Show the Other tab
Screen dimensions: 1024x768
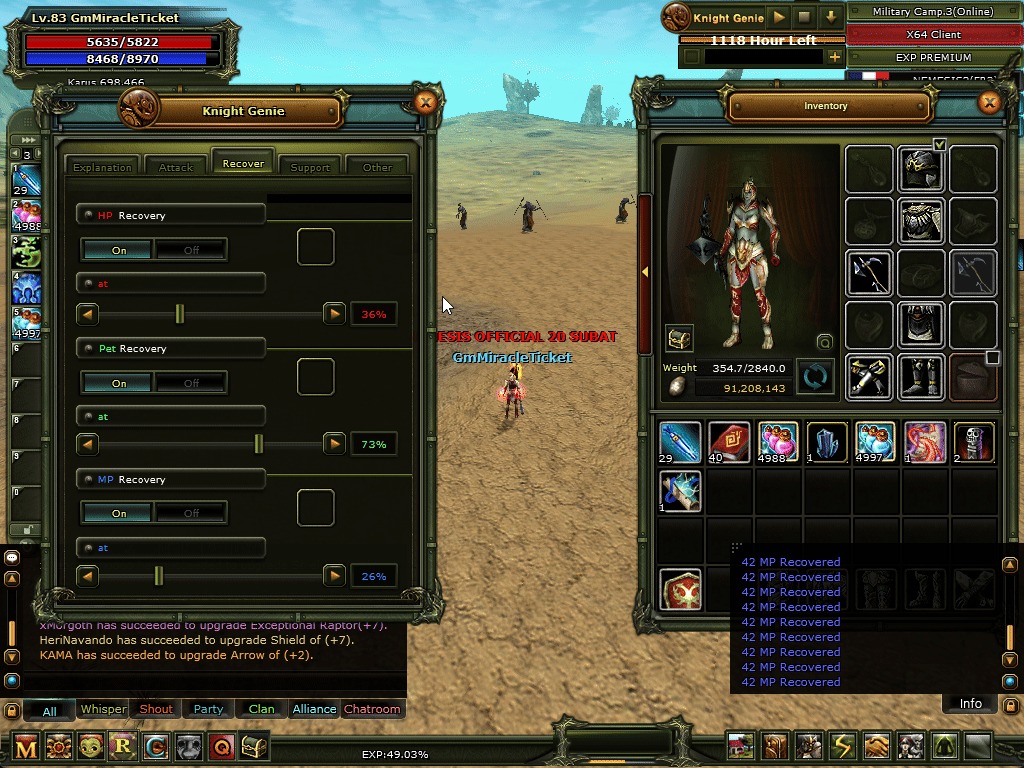[x=377, y=166]
